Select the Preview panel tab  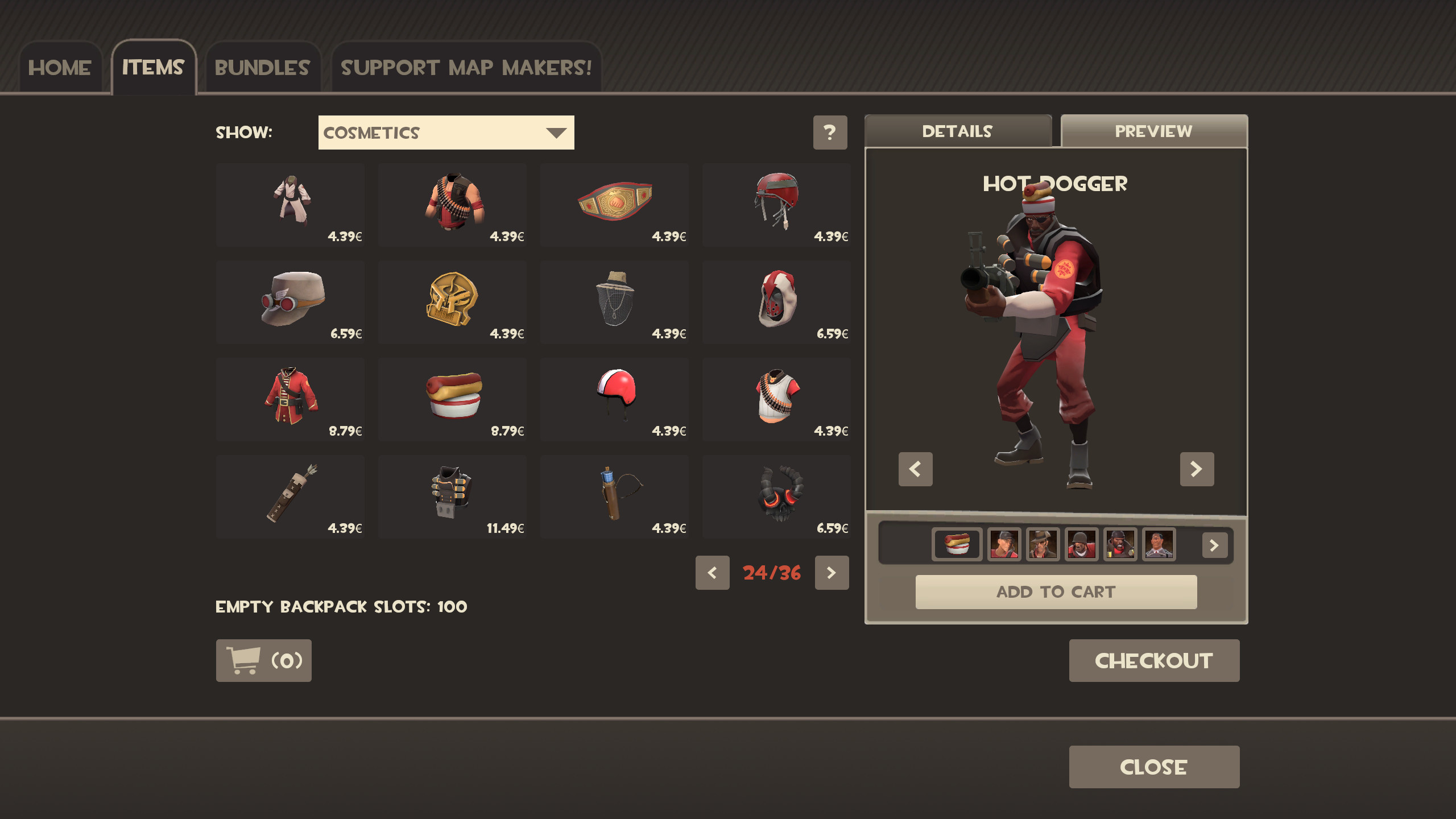click(x=1153, y=131)
